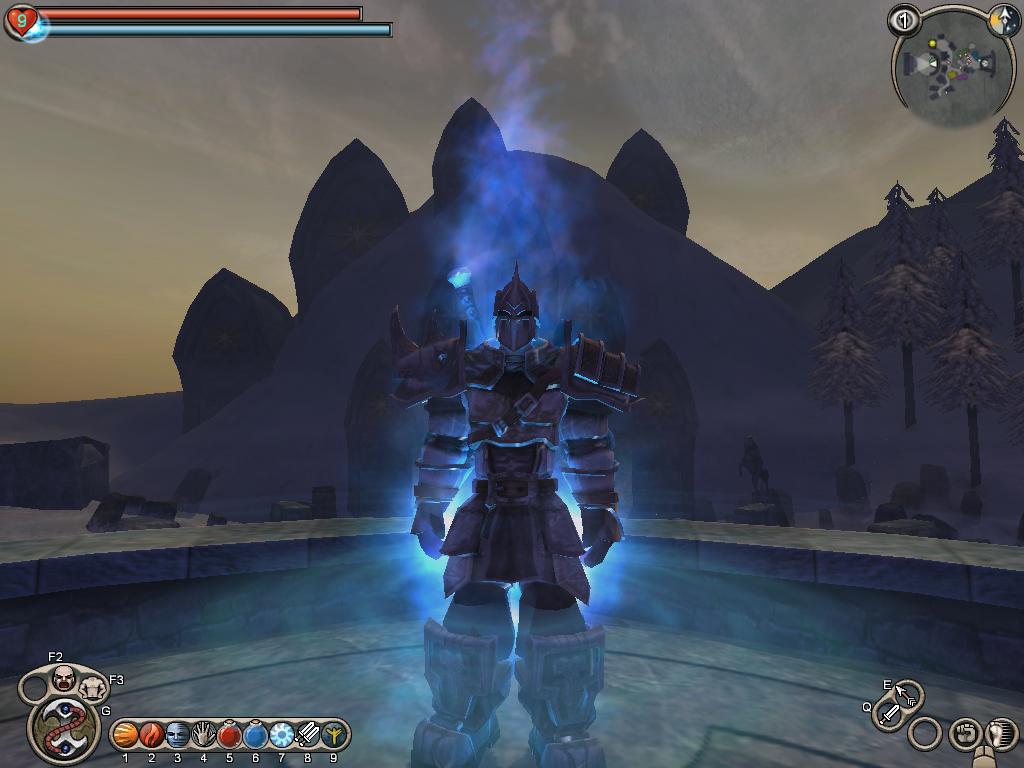Drink the blue mana potion
This screenshot has width=1024, height=768.
[x=256, y=735]
